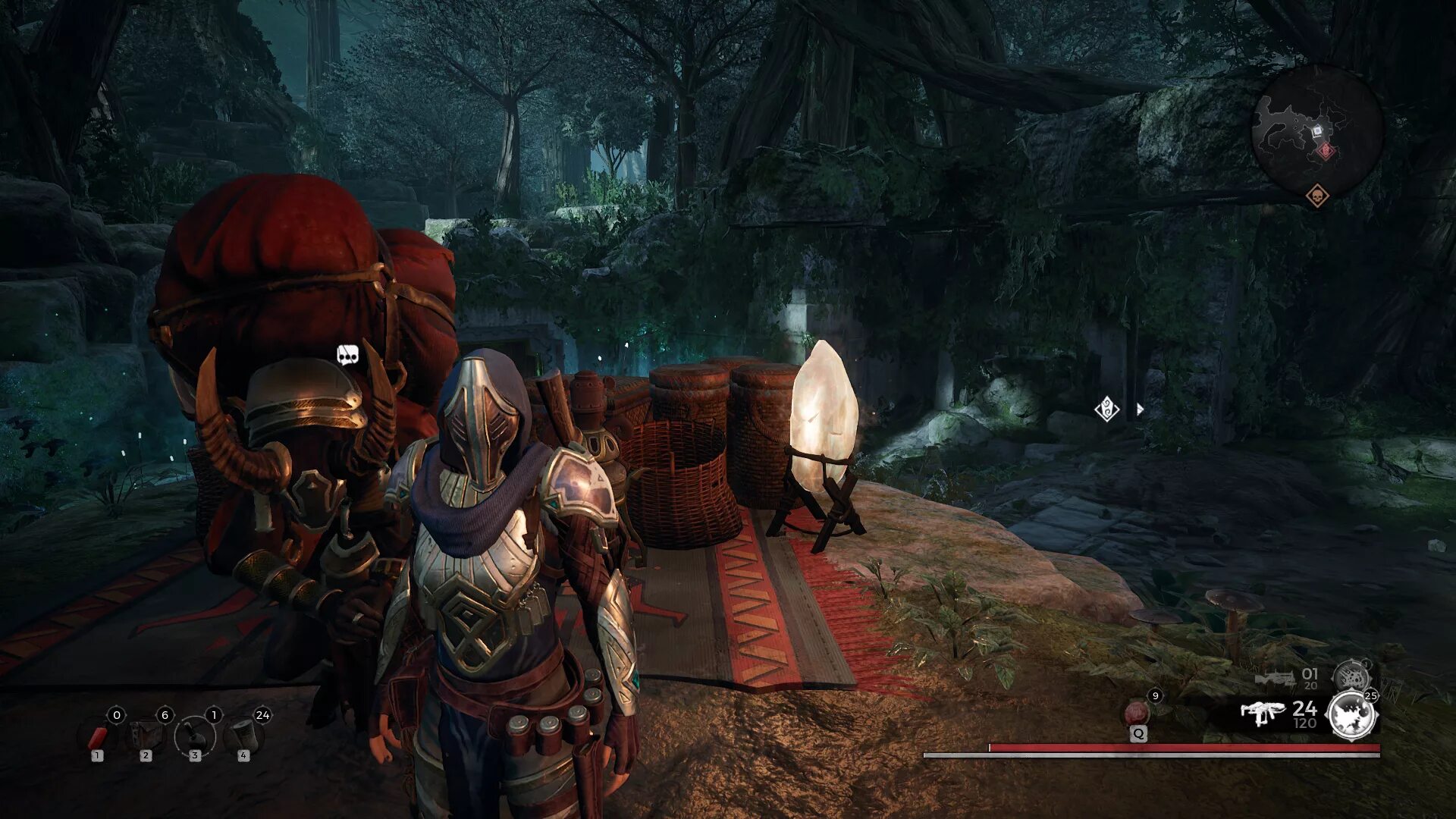Click the speech bubble icon above the merchant

pos(347,354)
